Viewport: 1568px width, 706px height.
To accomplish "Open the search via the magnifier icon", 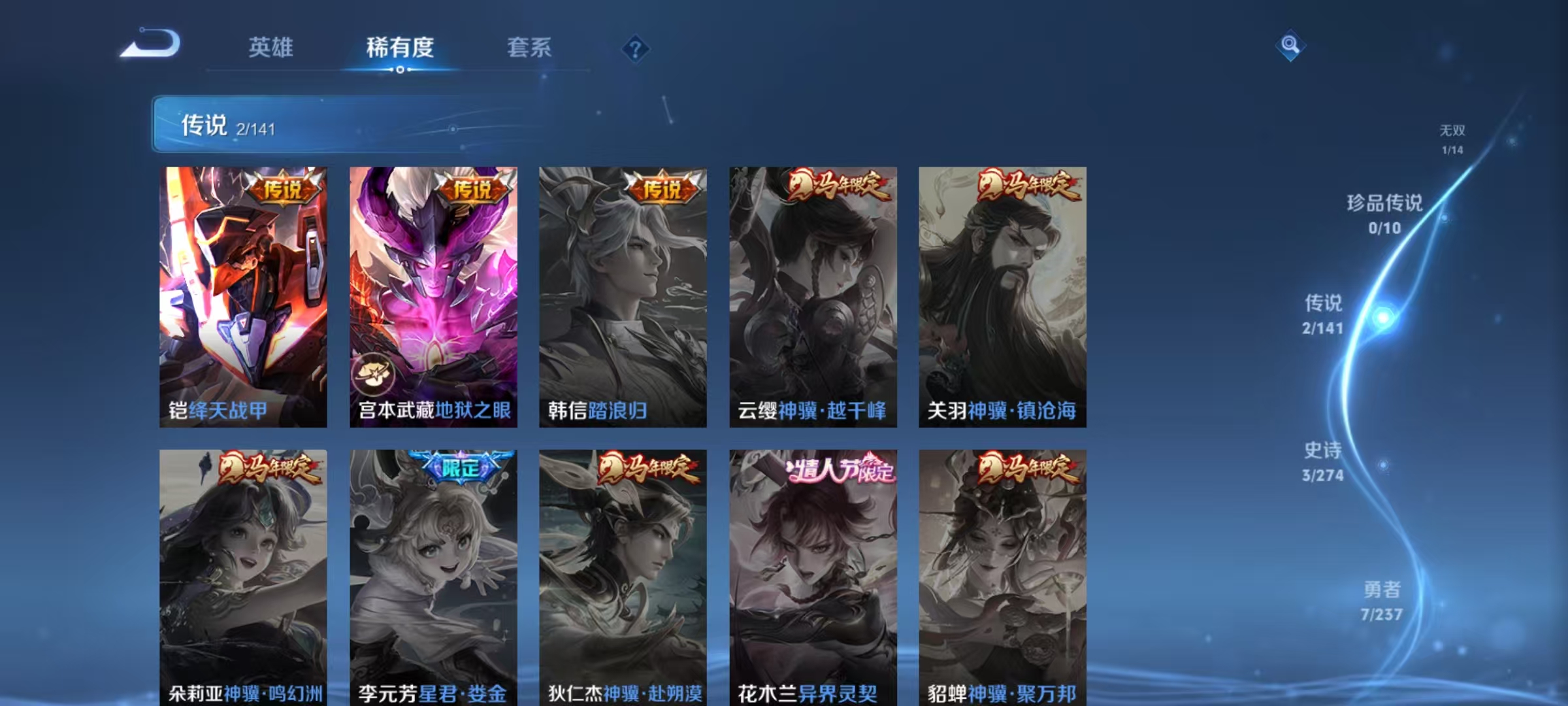I will (x=1290, y=47).
